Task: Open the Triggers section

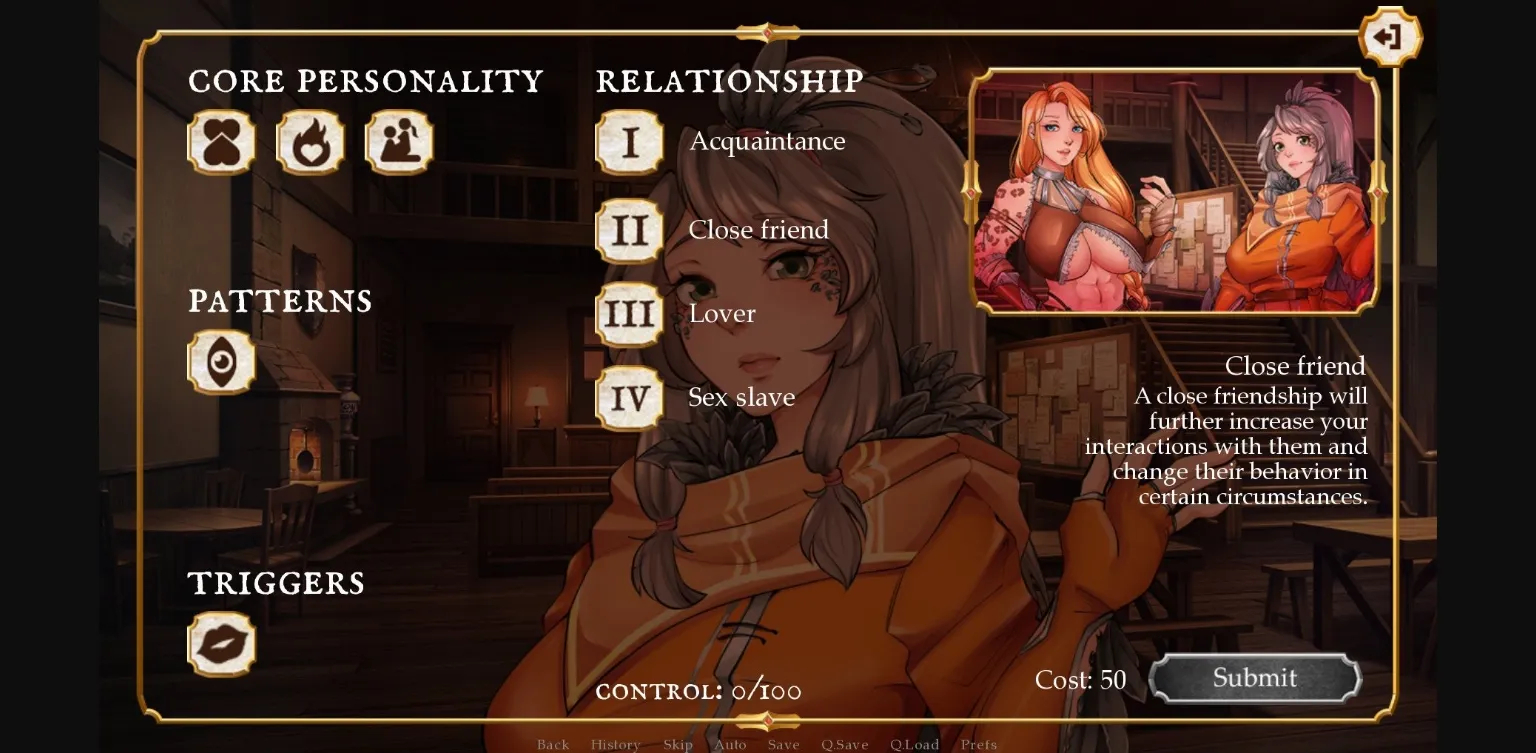Action: point(275,583)
